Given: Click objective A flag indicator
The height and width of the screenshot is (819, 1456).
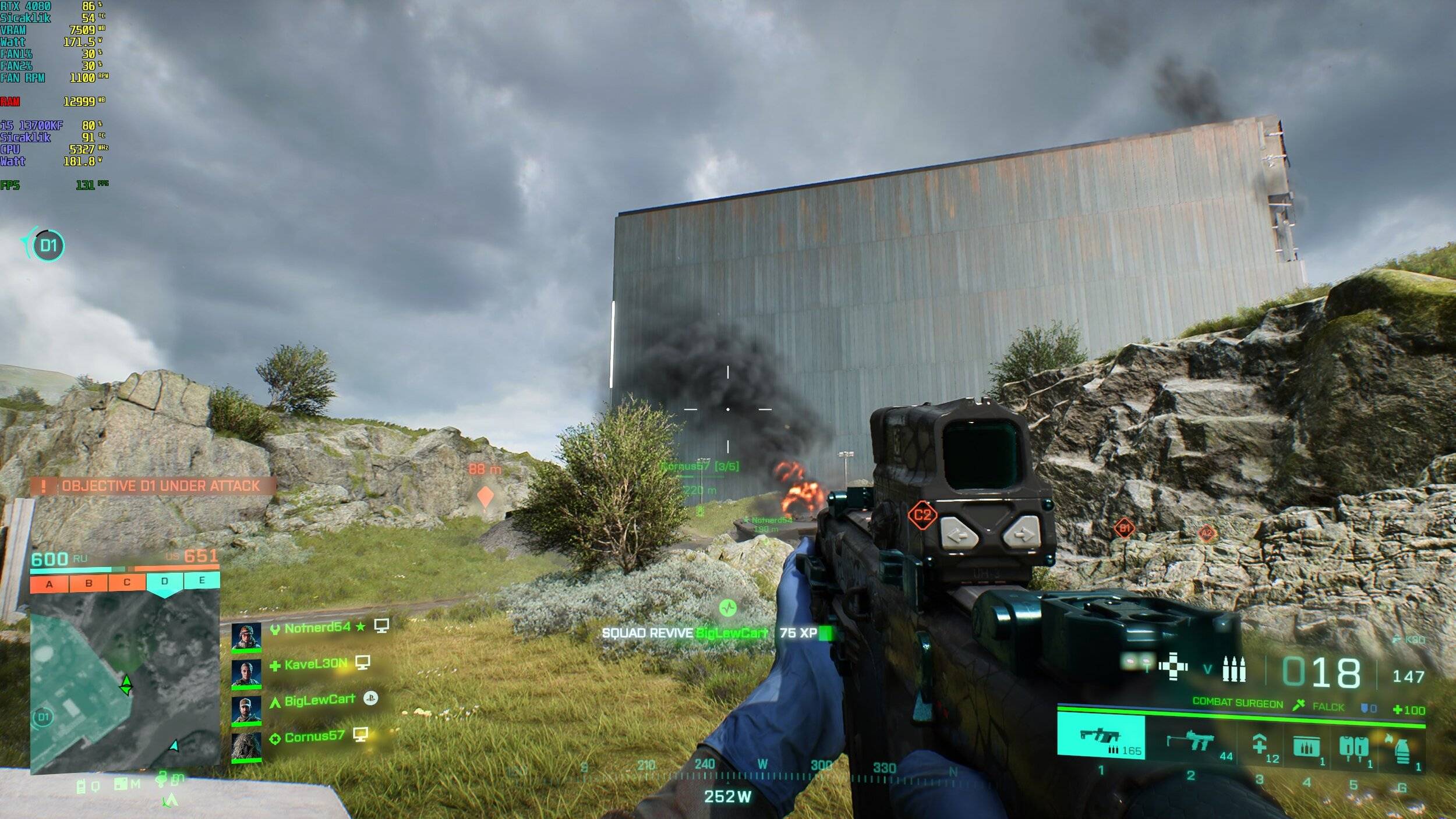Looking at the screenshot, I should coord(50,583).
